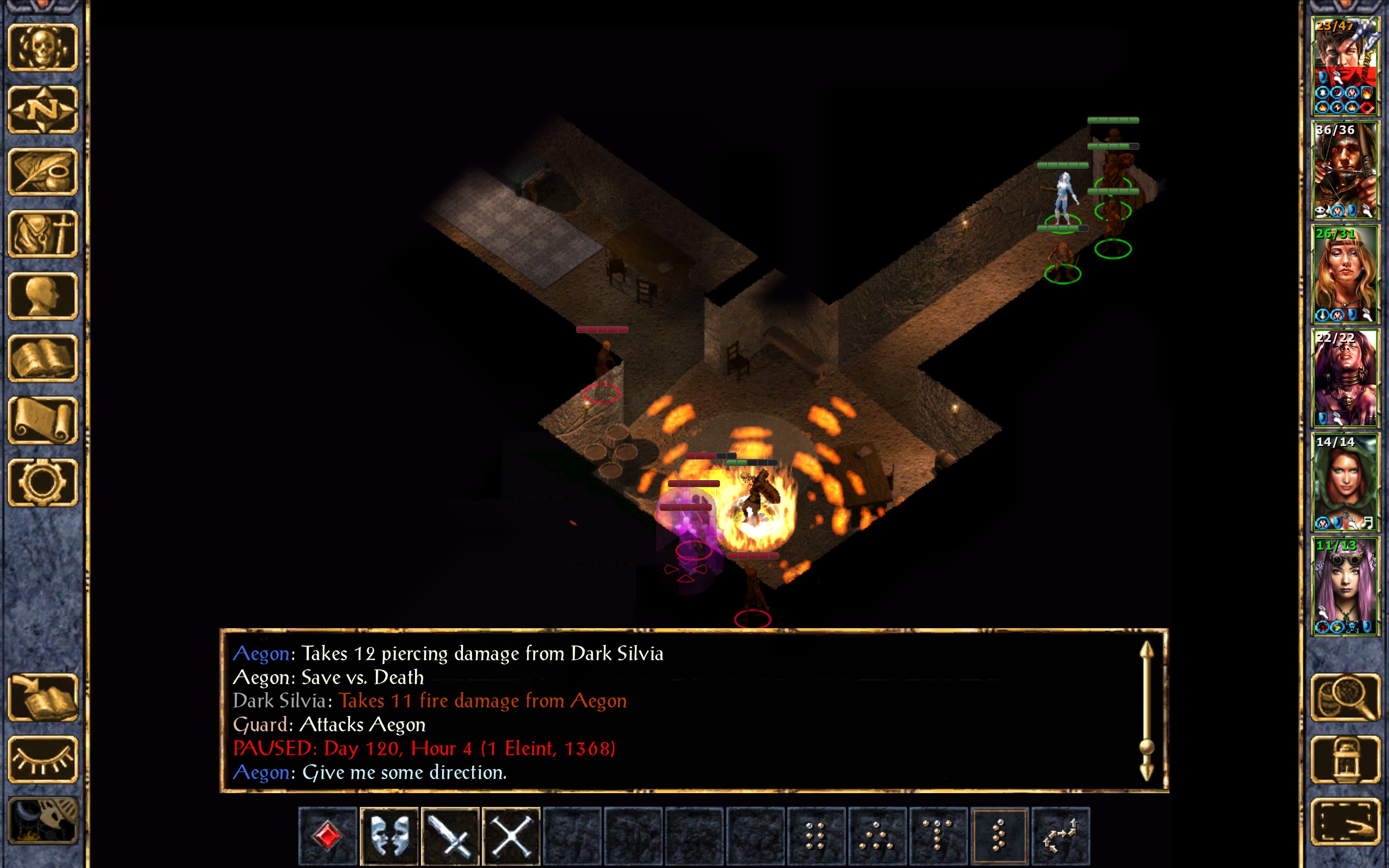Choose the blonde woman portrait at 26/31
This screenshot has height=868, width=1389.
pos(1345,274)
